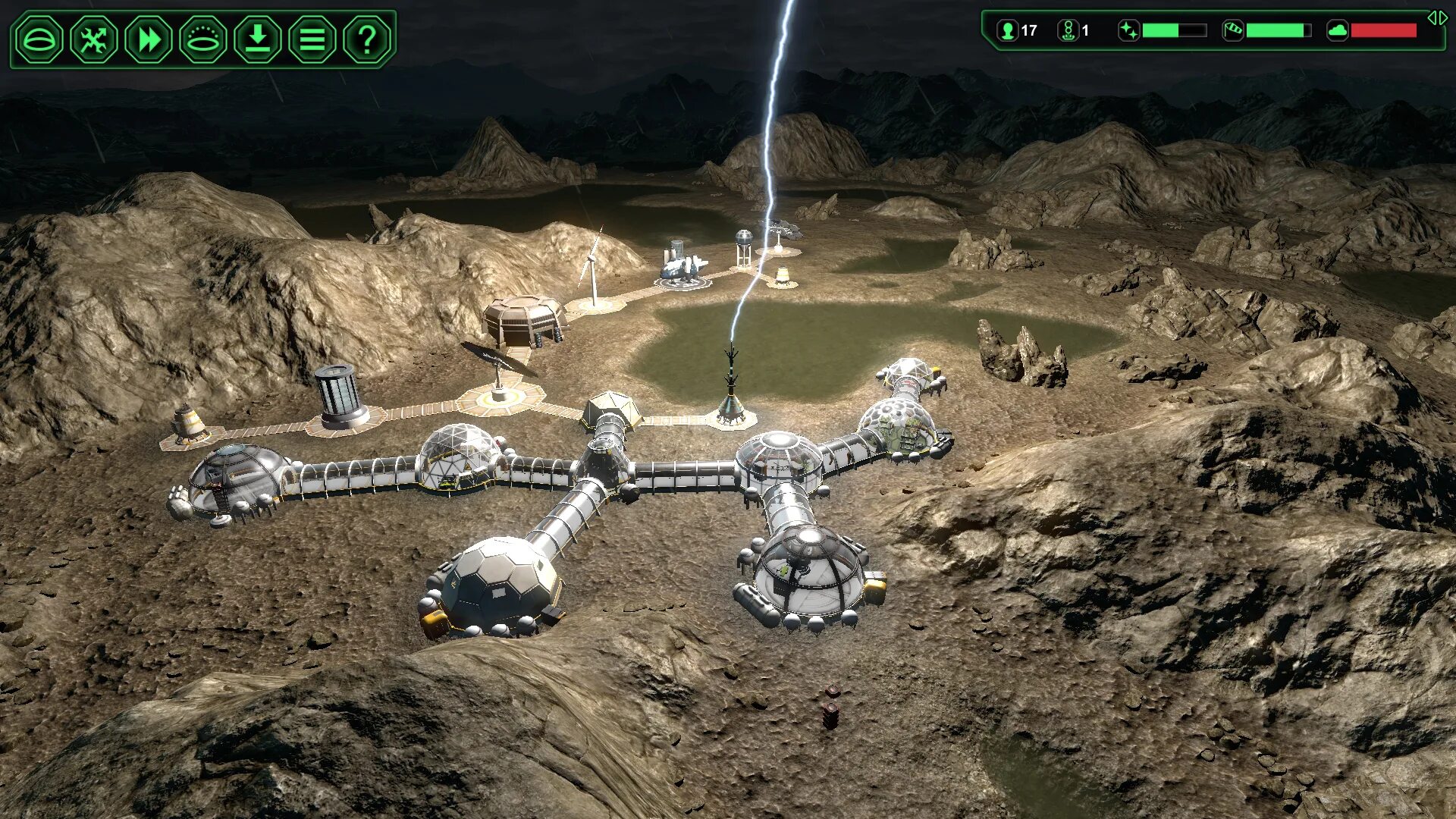1456x819 pixels.
Task: Open the dome base management panel
Action: point(39,39)
